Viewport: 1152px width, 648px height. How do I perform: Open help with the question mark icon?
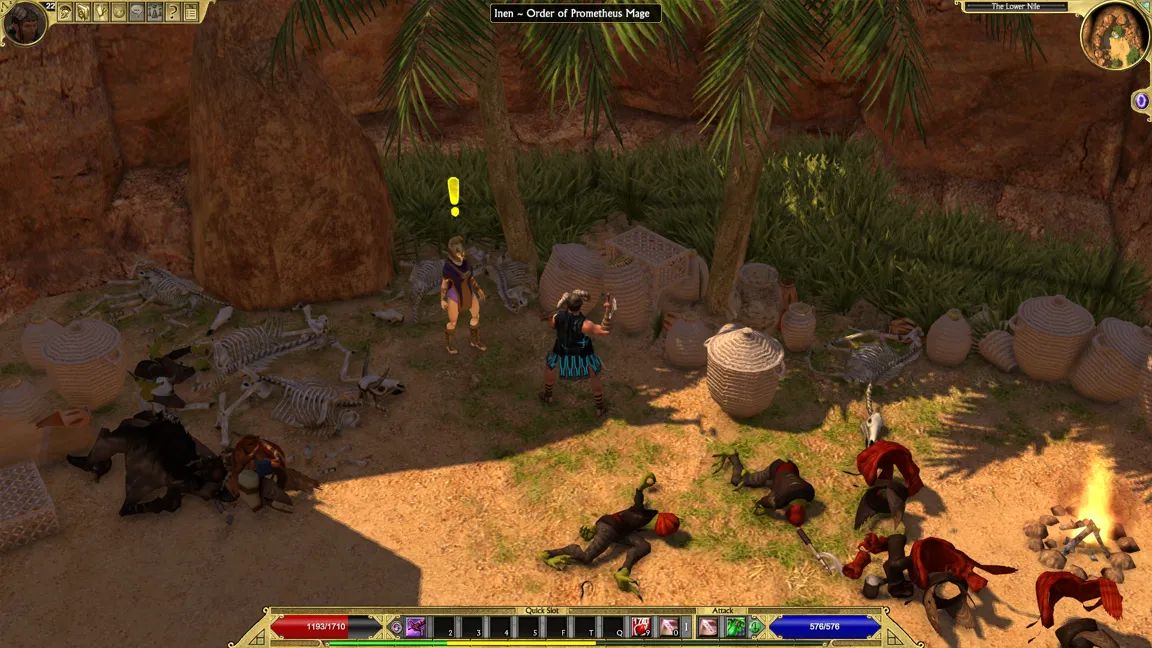[173, 12]
